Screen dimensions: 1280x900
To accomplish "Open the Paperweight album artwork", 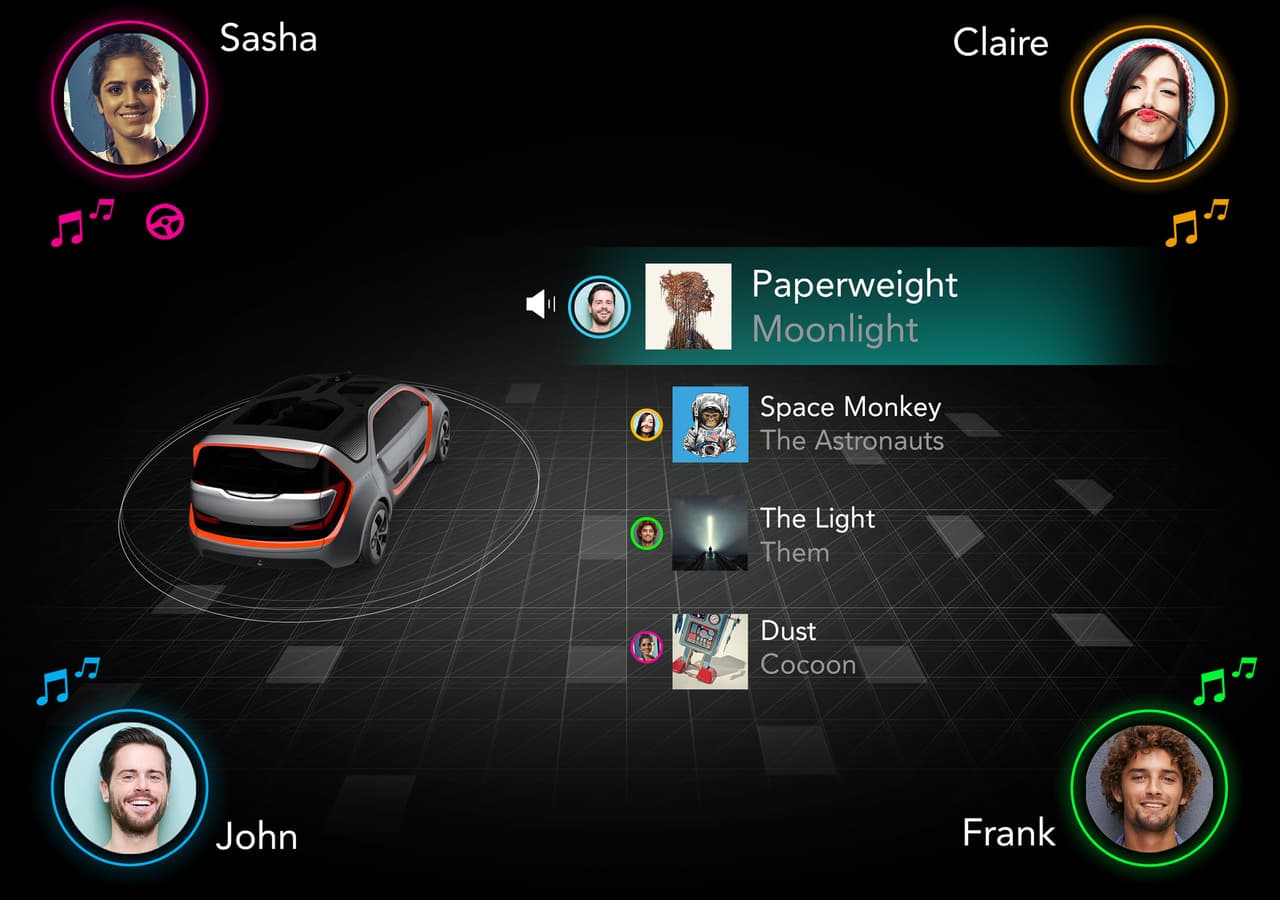I will coord(688,306).
